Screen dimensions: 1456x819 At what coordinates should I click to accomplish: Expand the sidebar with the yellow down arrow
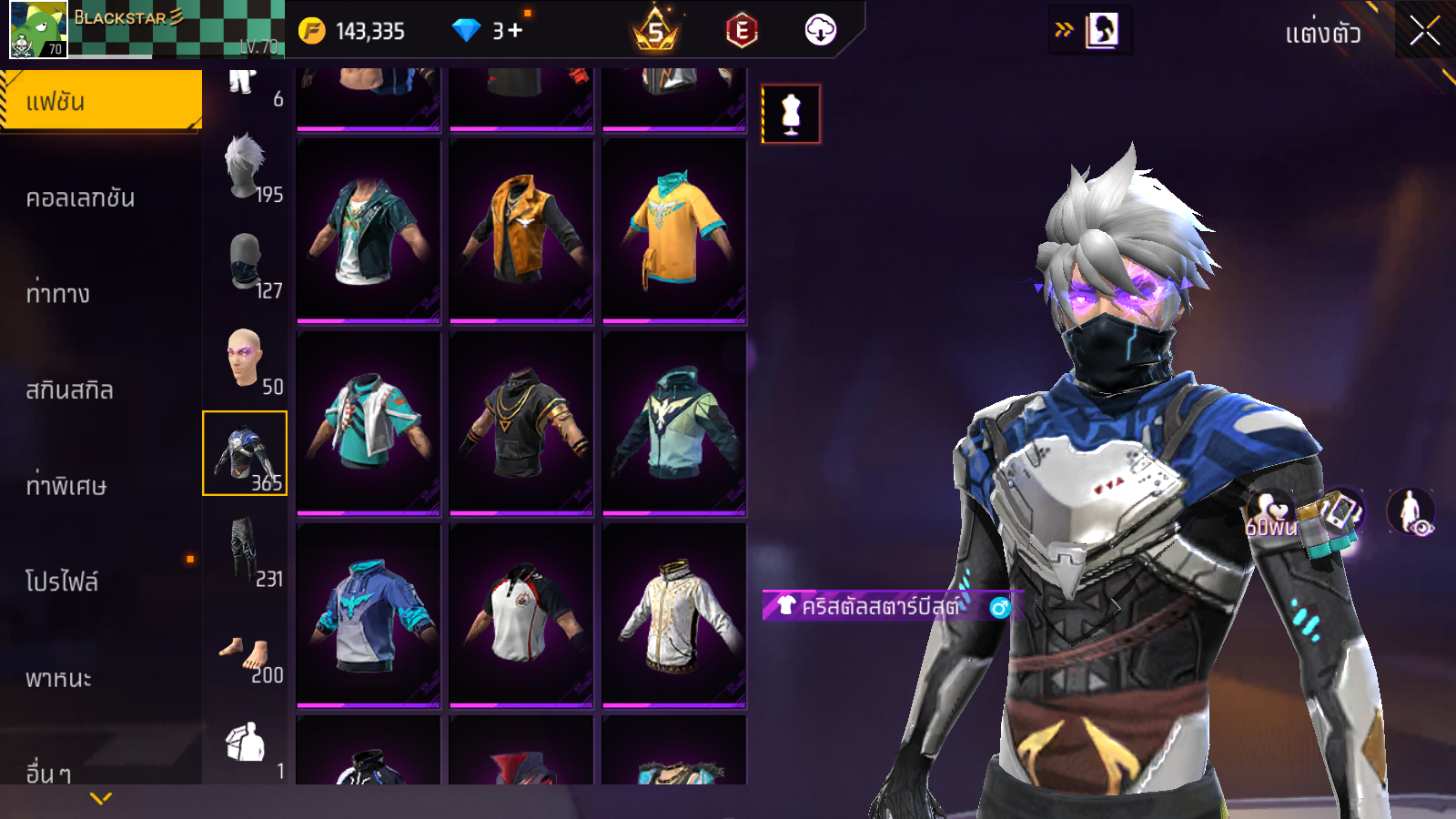[101, 798]
